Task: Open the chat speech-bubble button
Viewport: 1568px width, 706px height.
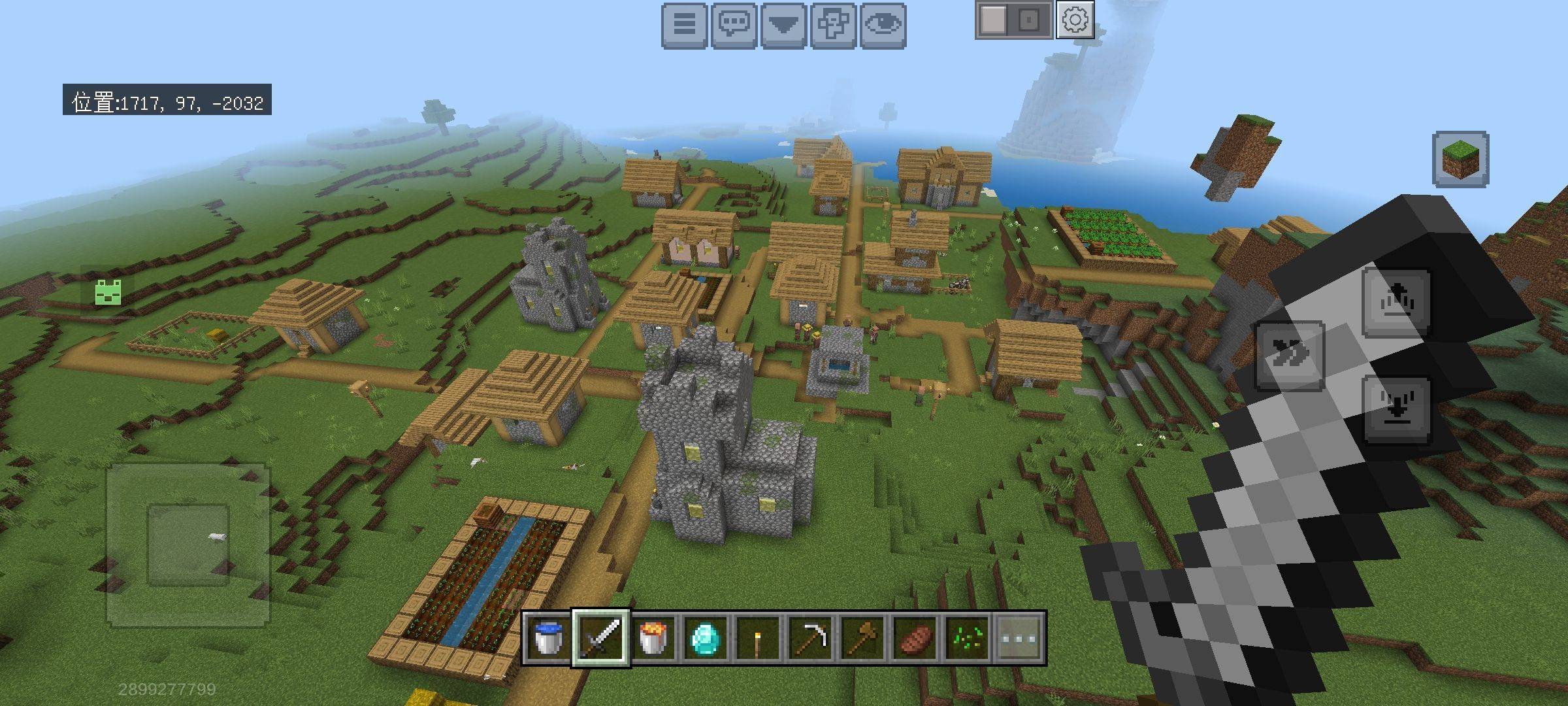Action: click(734, 25)
